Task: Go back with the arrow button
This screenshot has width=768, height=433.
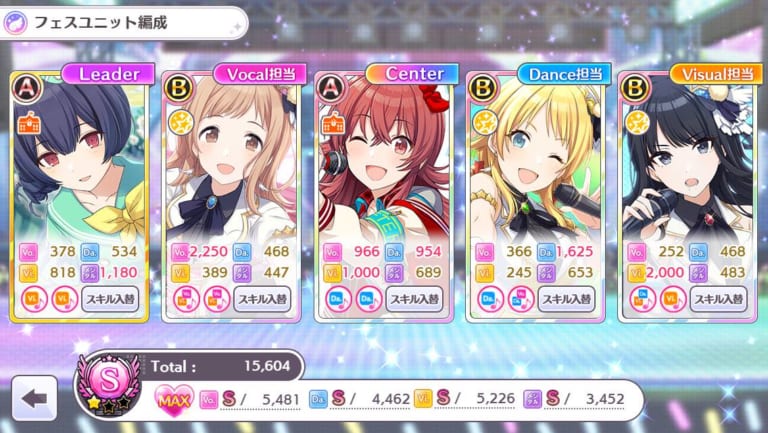Action: pyautogui.click(x=34, y=398)
